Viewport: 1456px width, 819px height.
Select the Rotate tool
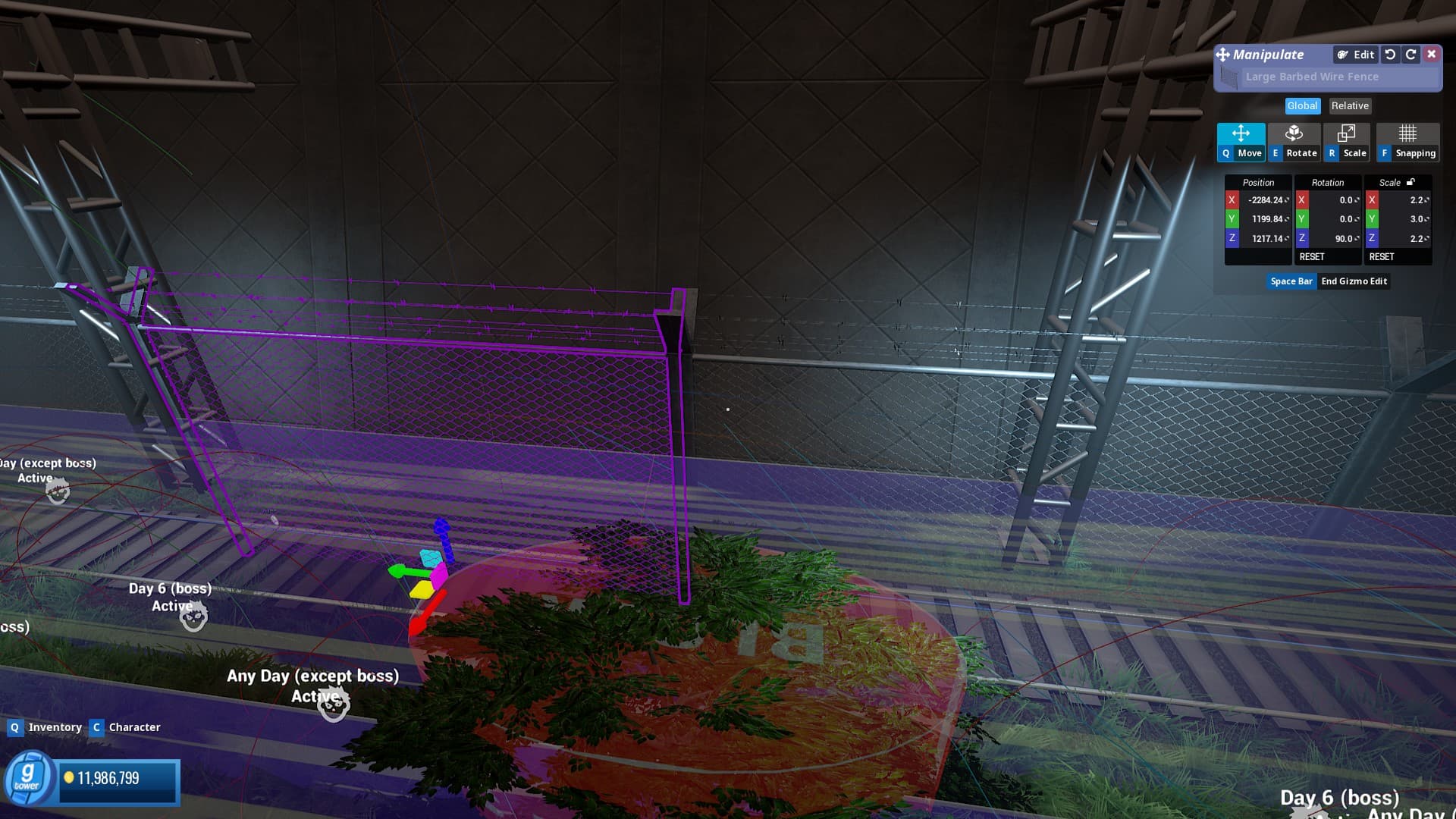1294,142
